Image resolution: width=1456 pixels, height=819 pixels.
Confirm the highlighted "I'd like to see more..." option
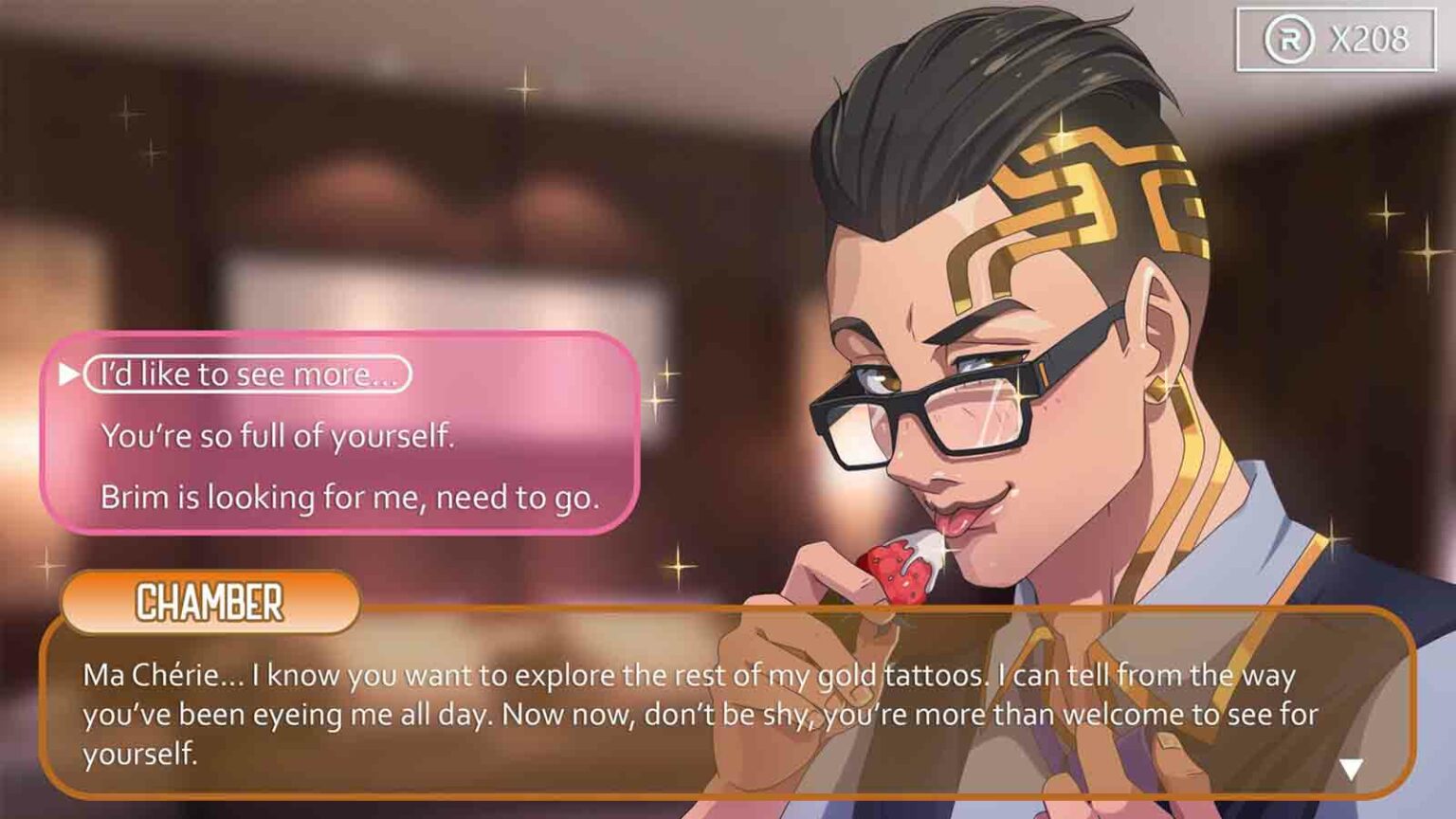[x=248, y=373]
